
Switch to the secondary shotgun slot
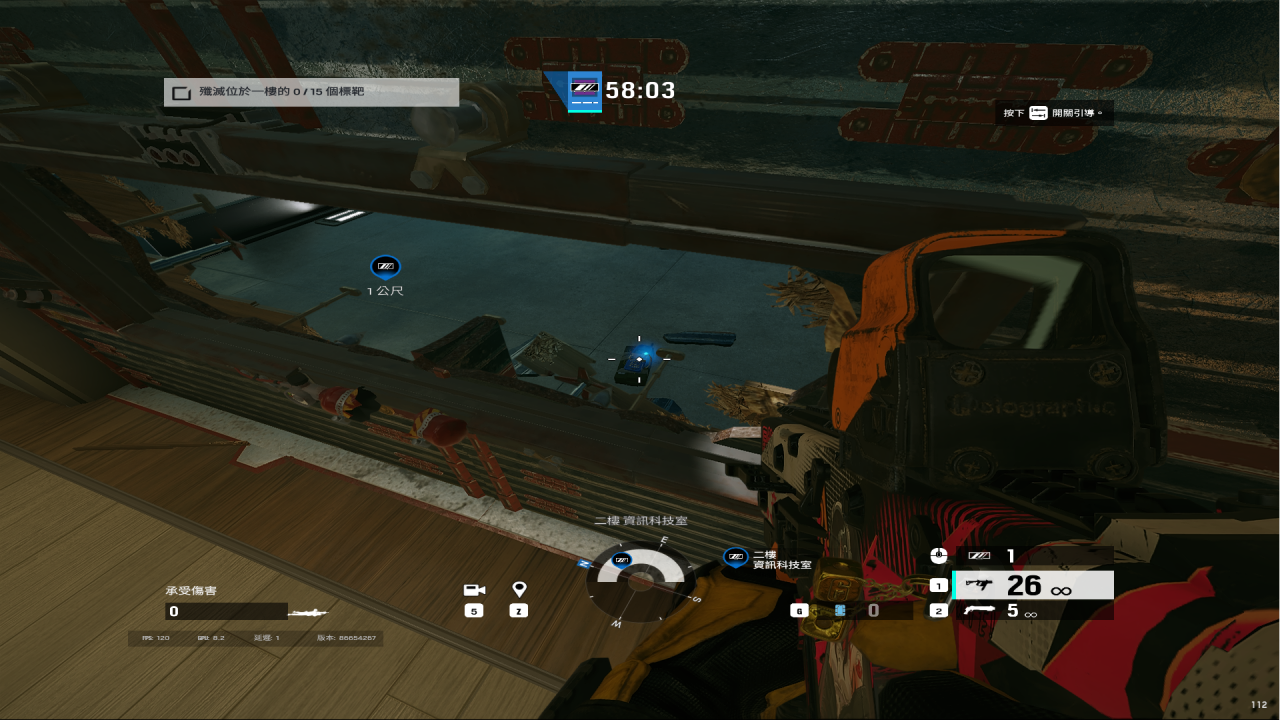(1033, 611)
